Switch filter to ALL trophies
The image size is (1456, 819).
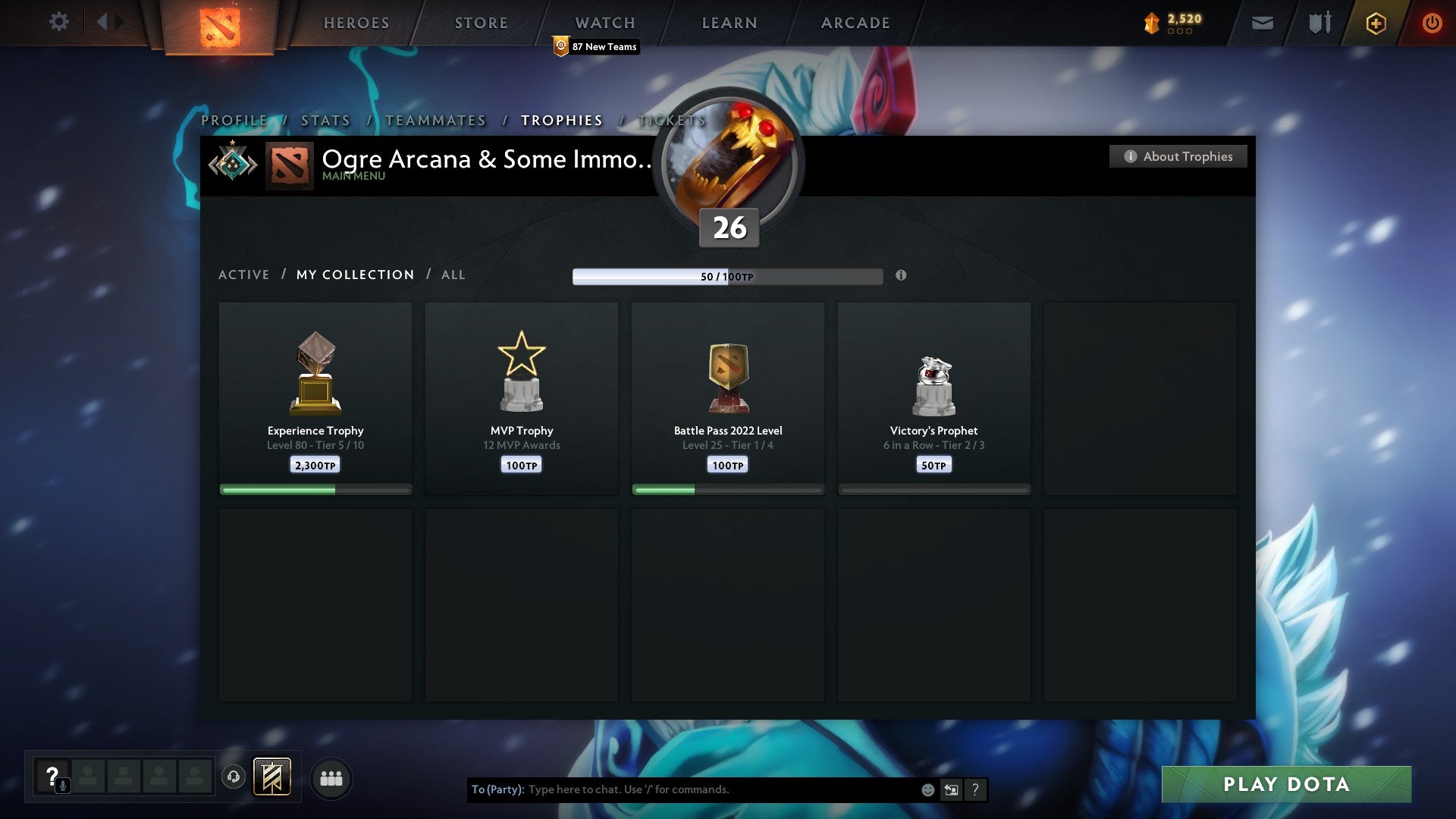coord(453,275)
